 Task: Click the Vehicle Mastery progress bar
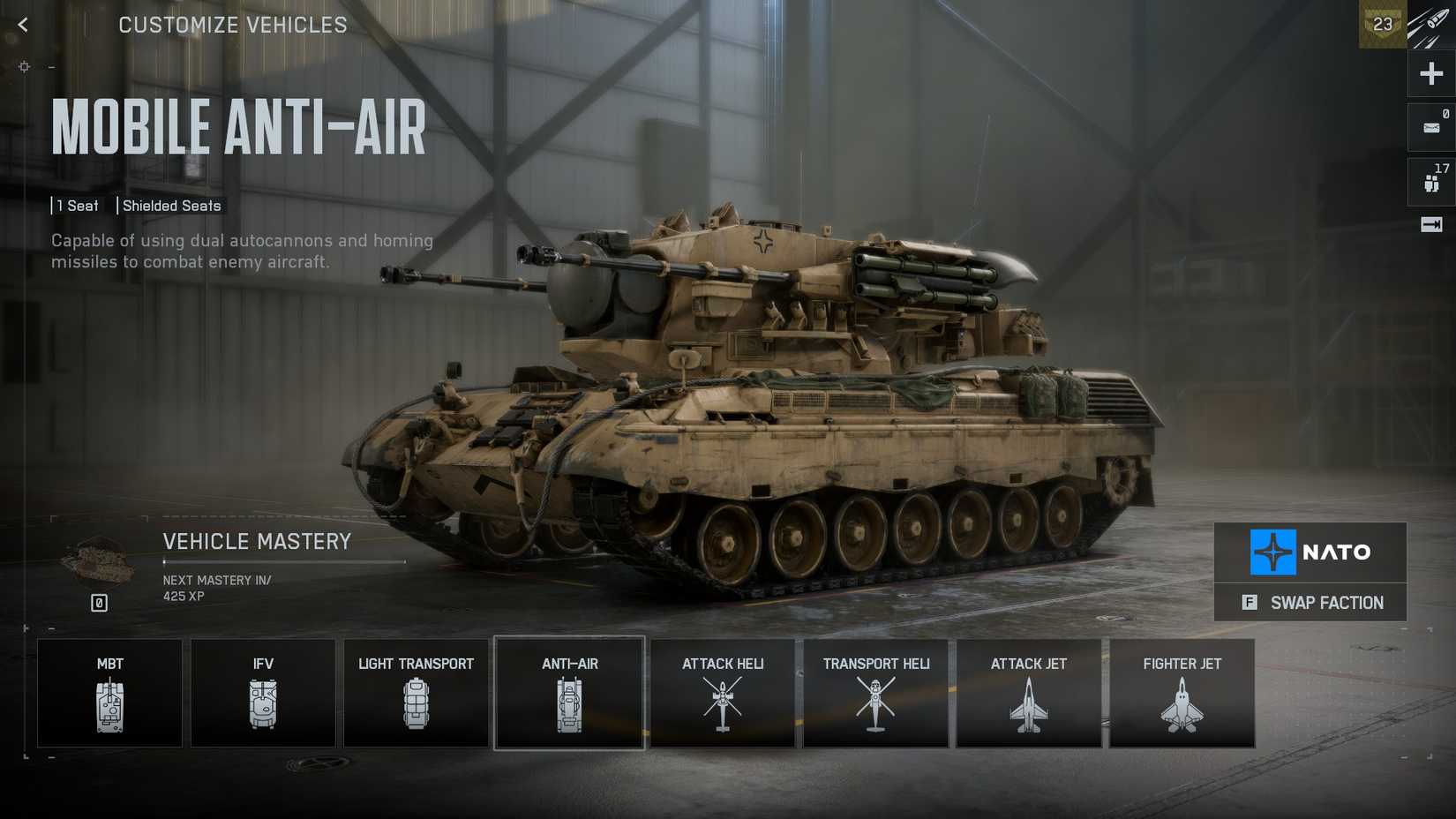click(x=282, y=560)
